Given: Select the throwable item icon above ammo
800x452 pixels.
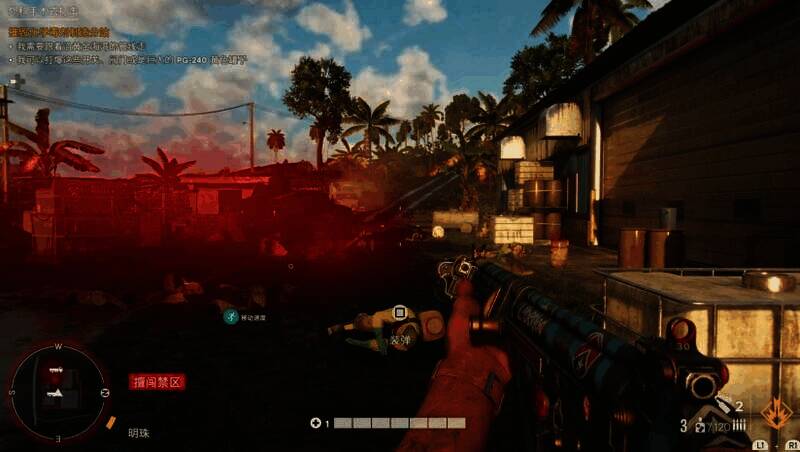Looking at the screenshot, I should click(723, 408).
